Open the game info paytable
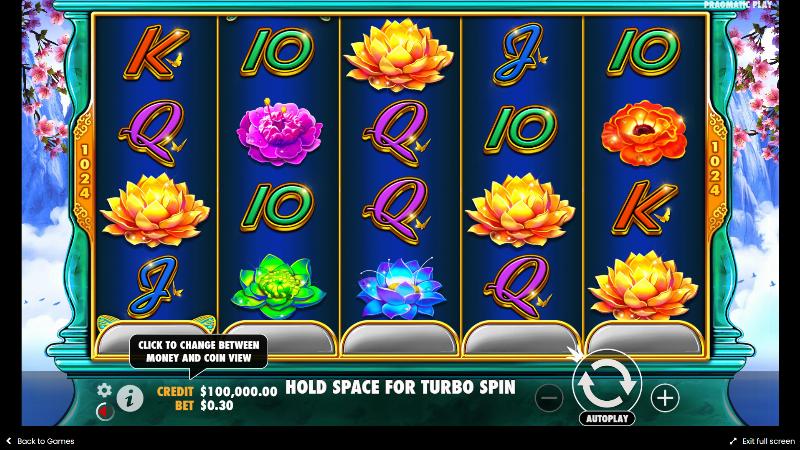Image resolution: width=800 pixels, height=450 pixels. (130, 398)
